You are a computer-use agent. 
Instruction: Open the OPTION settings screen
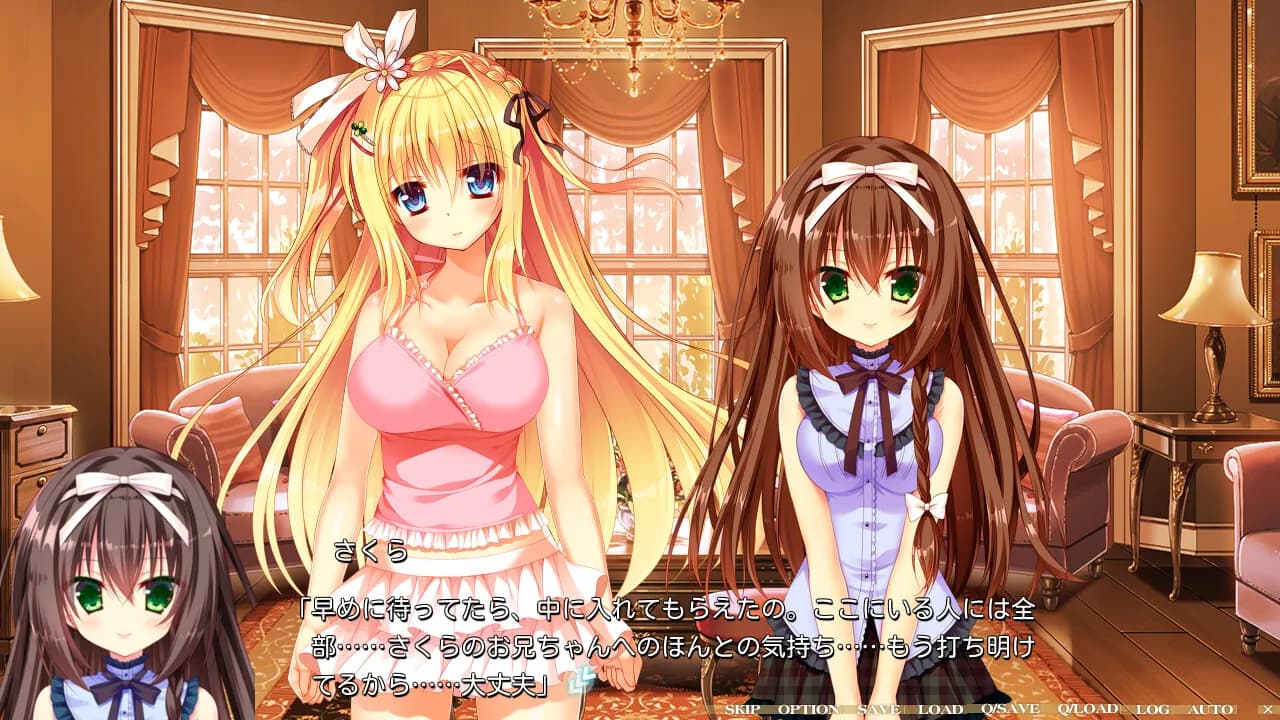[808, 710]
